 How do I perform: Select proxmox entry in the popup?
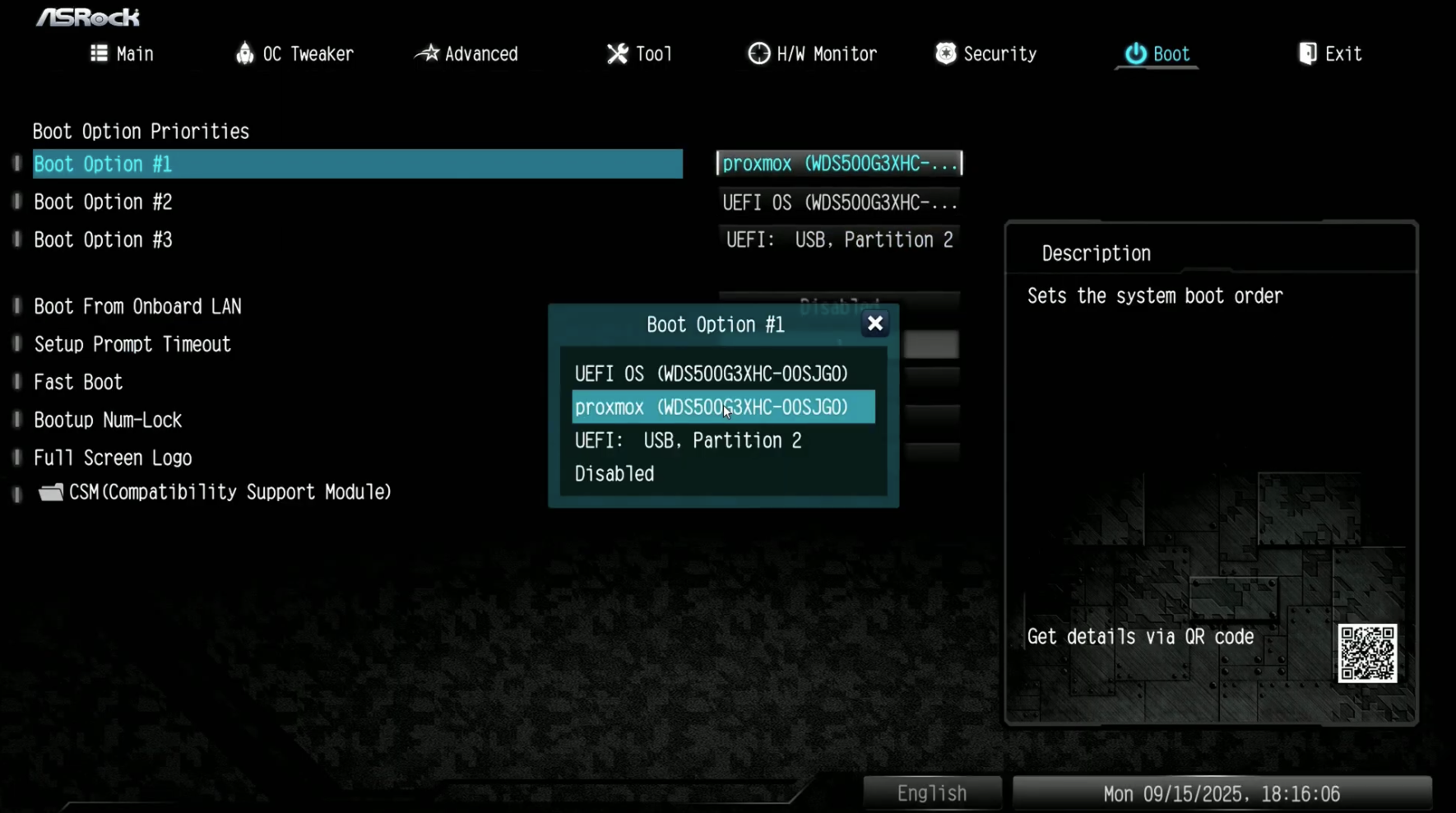click(x=711, y=406)
